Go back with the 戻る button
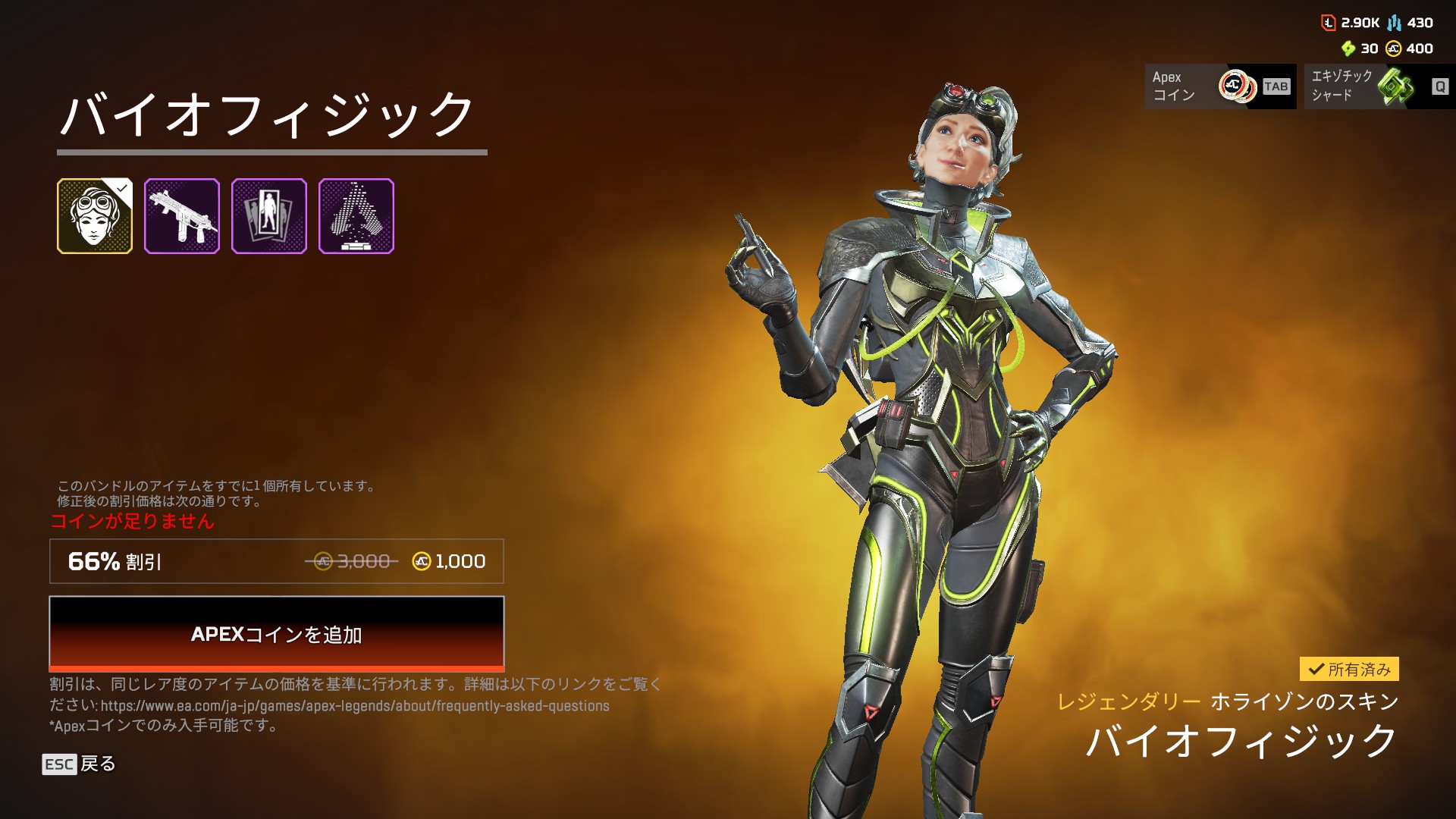The image size is (1456, 819). click(x=79, y=764)
